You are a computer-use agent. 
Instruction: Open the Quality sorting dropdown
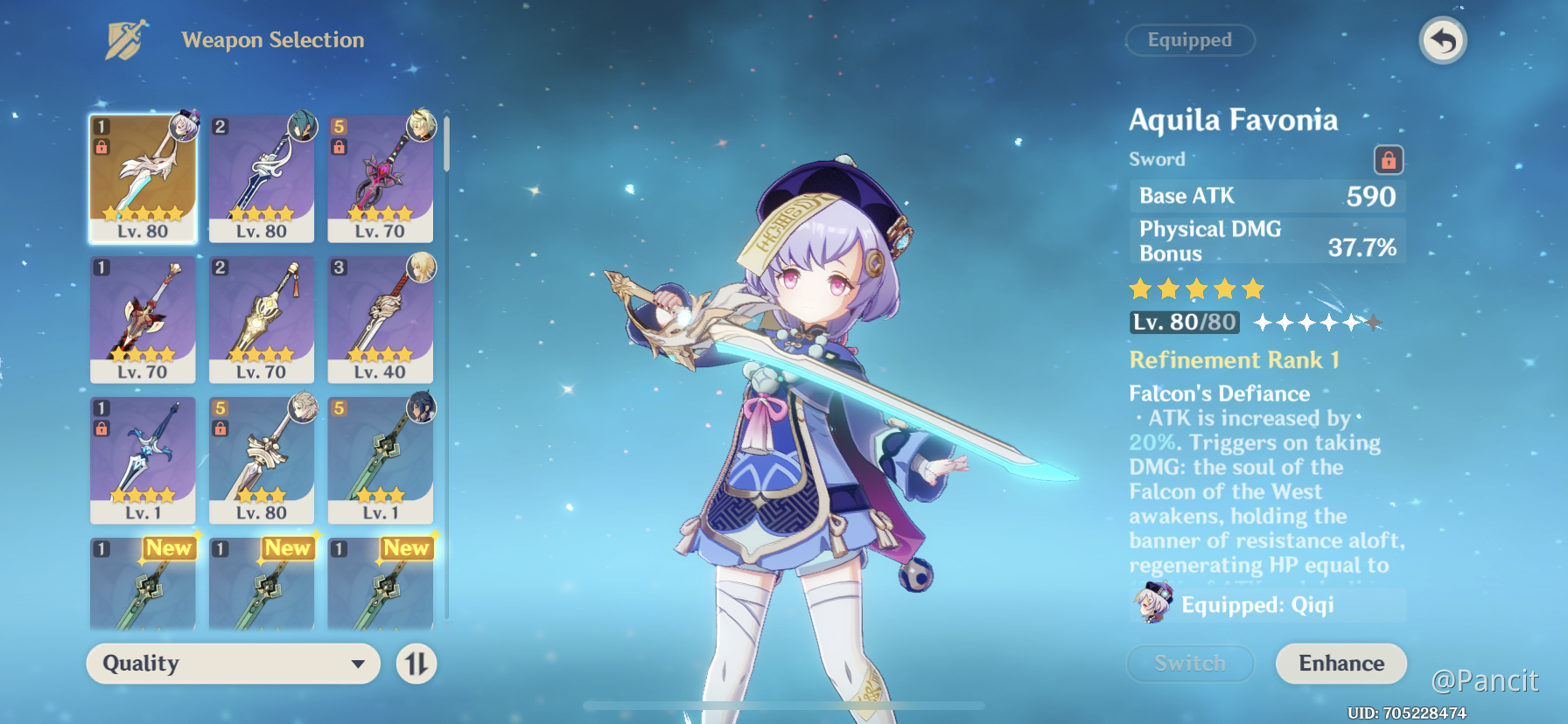coord(232,664)
